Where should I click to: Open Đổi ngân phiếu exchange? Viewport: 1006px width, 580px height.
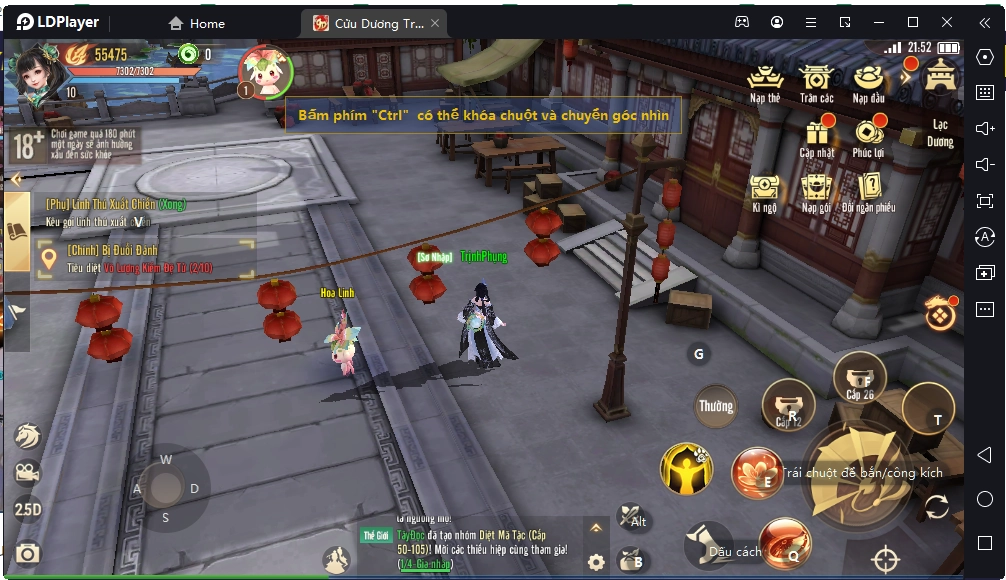[x=868, y=190]
